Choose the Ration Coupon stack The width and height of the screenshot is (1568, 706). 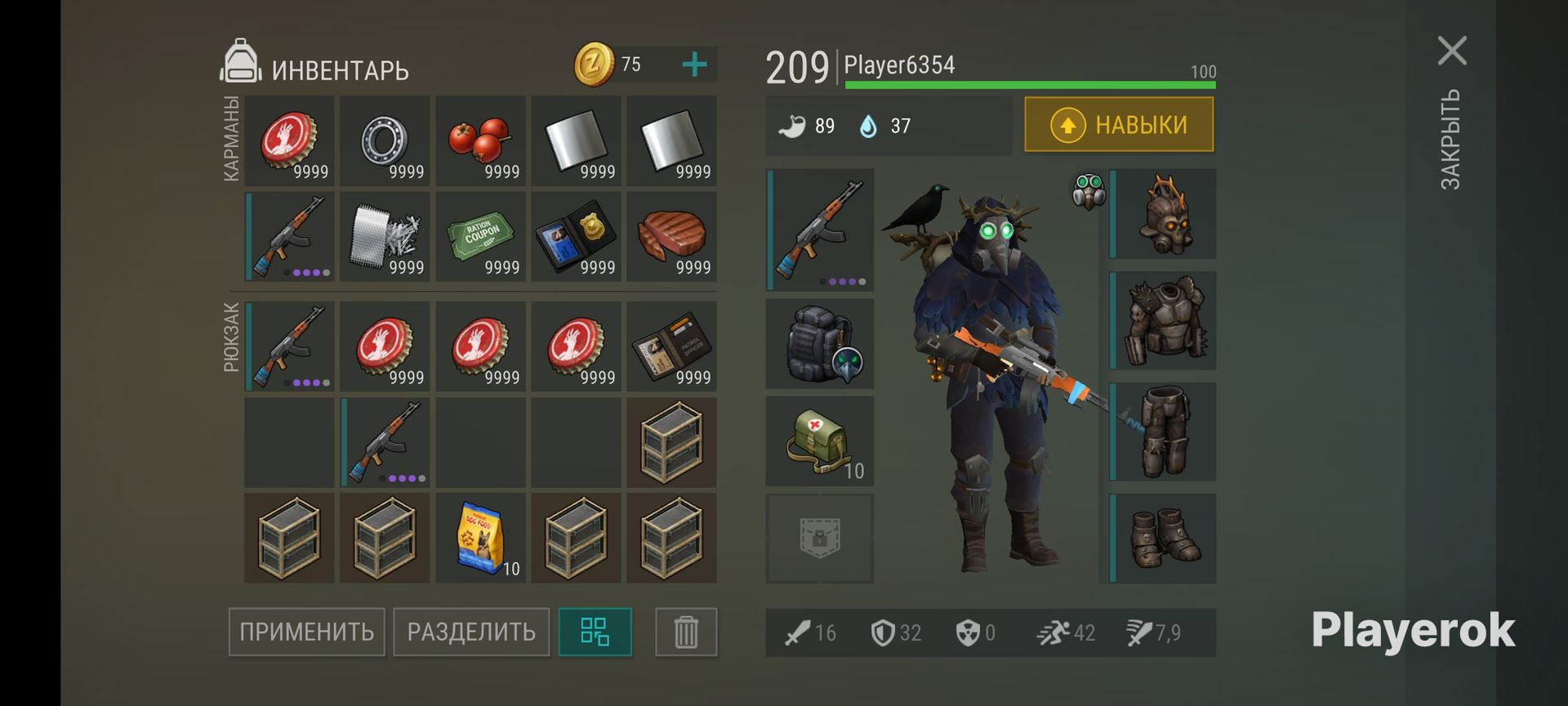point(480,237)
